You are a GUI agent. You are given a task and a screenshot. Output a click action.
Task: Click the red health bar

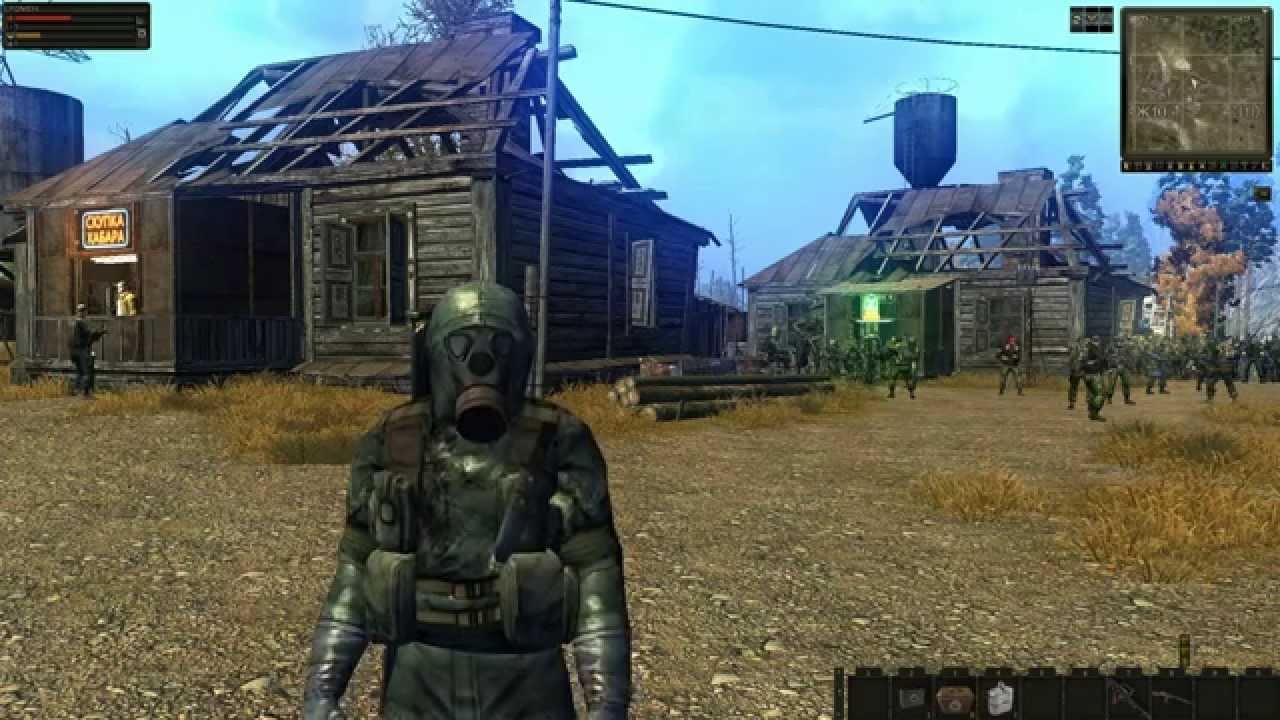(x=40, y=17)
